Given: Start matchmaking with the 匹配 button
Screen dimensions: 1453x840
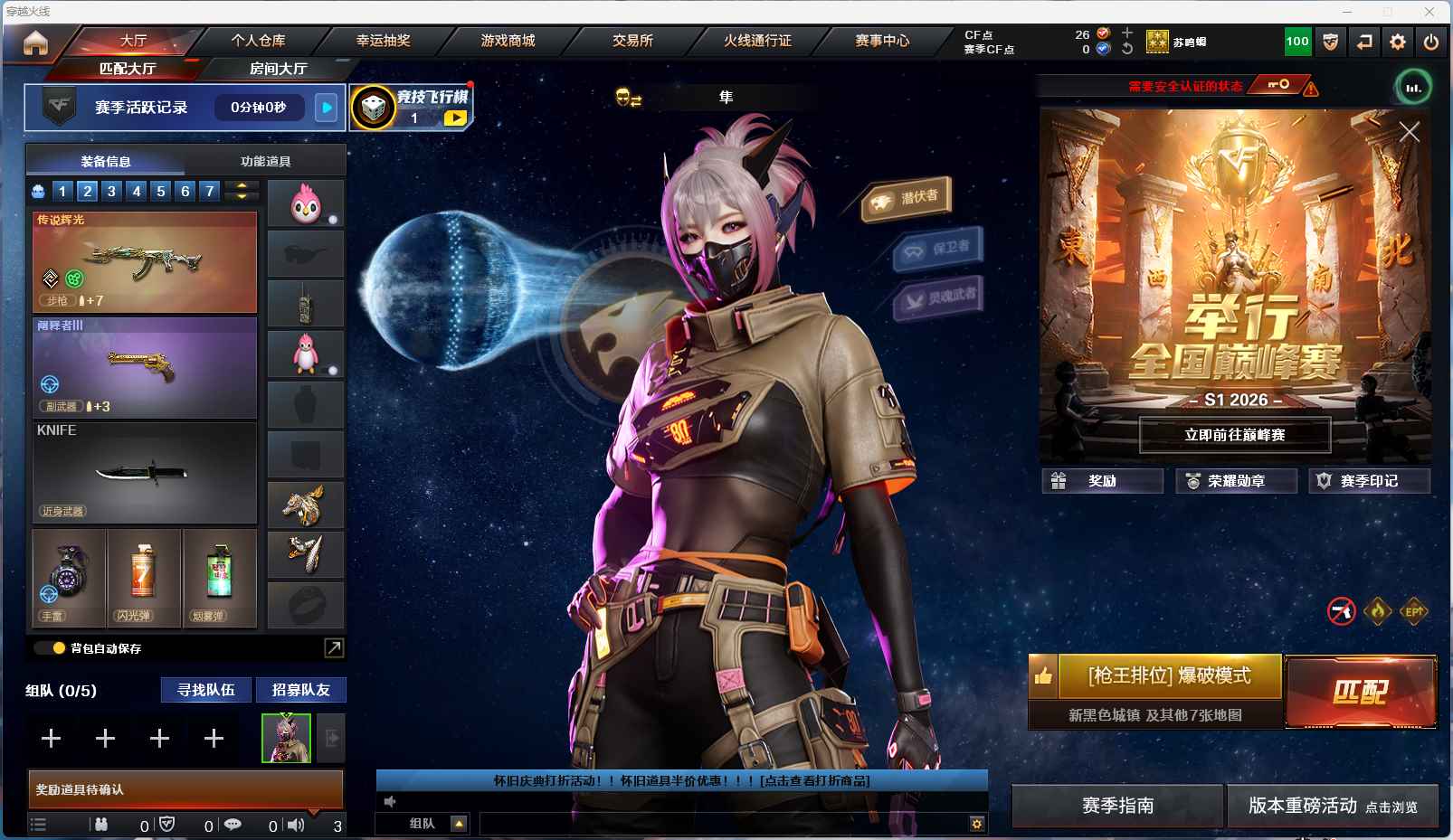Looking at the screenshot, I should pyautogui.click(x=1360, y=692).
